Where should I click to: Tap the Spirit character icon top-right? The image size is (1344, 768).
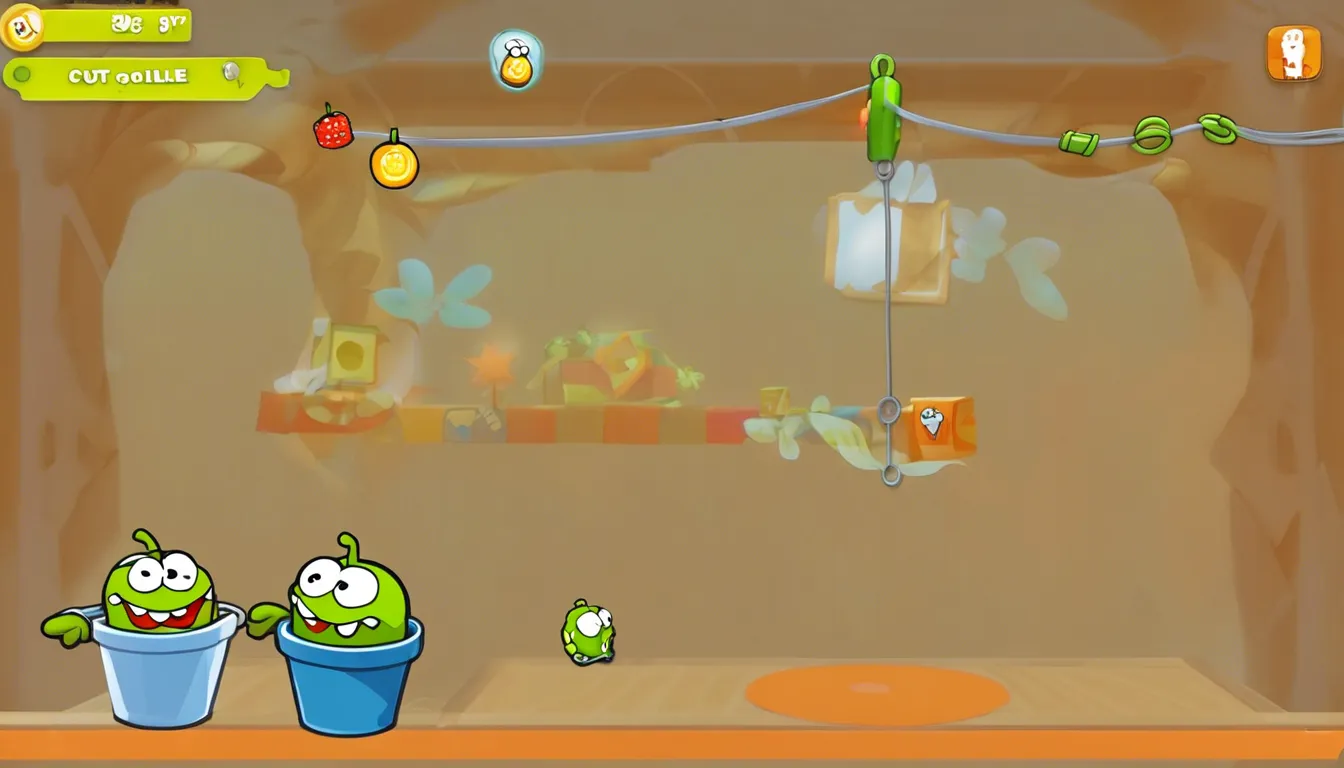(1292, 55)
